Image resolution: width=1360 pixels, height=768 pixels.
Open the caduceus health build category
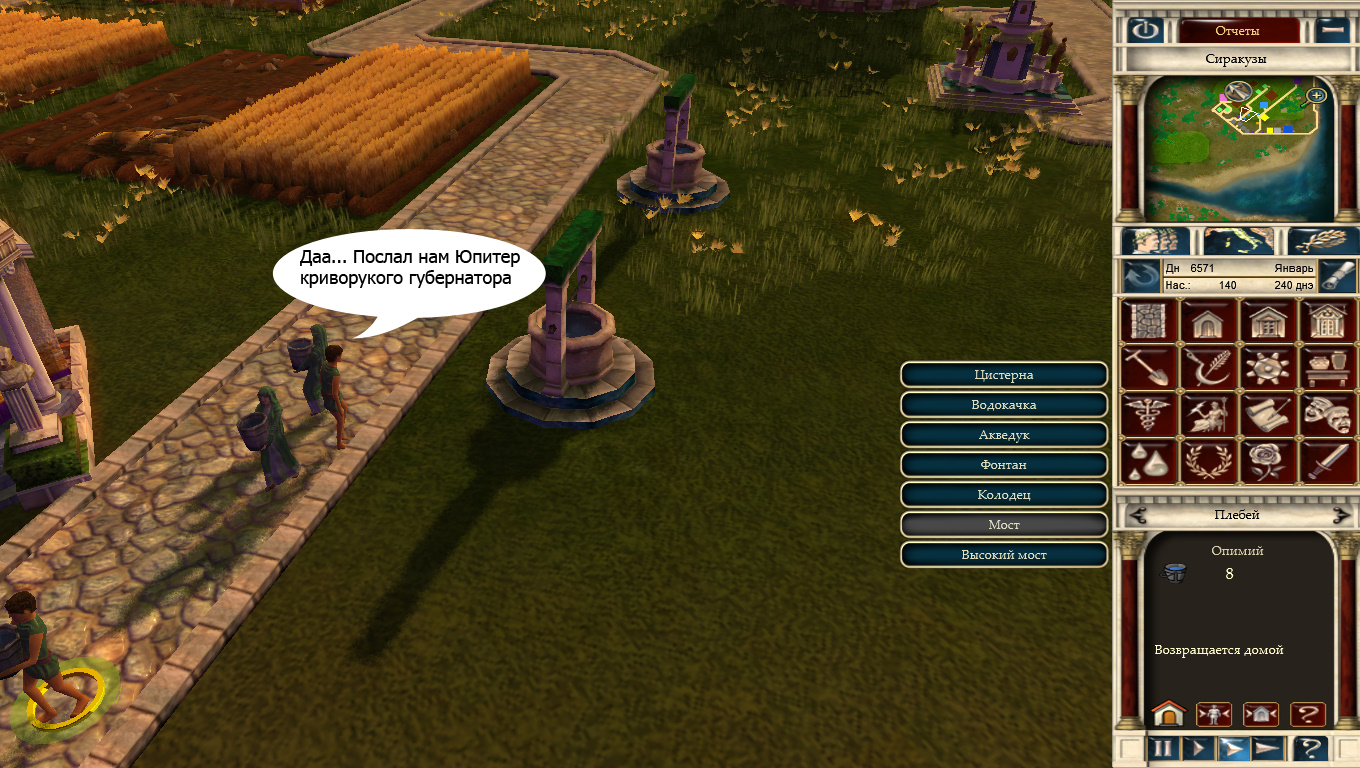(x=1150, y=414)
